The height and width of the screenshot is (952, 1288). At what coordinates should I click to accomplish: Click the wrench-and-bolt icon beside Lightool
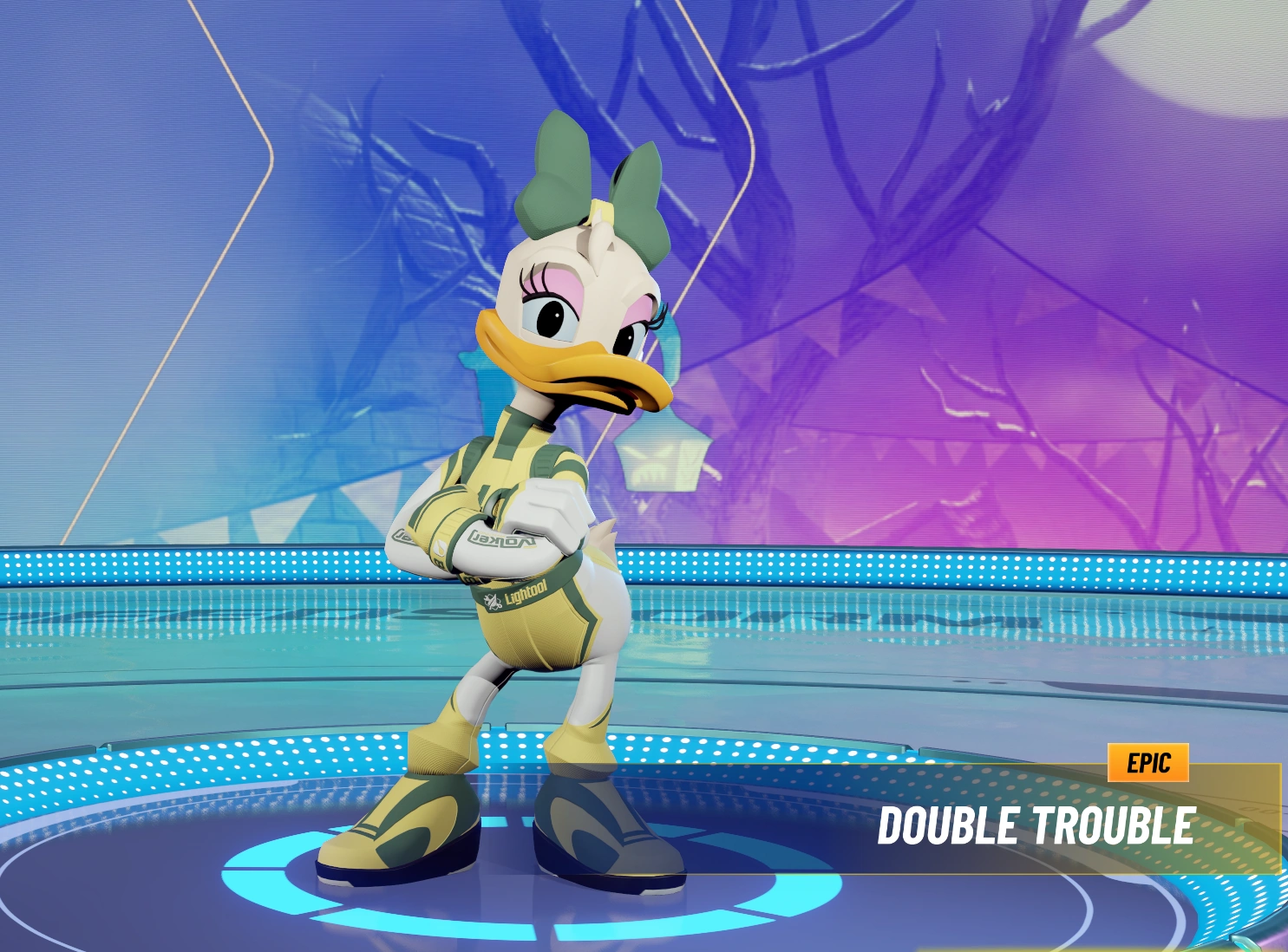coord(492,602)
